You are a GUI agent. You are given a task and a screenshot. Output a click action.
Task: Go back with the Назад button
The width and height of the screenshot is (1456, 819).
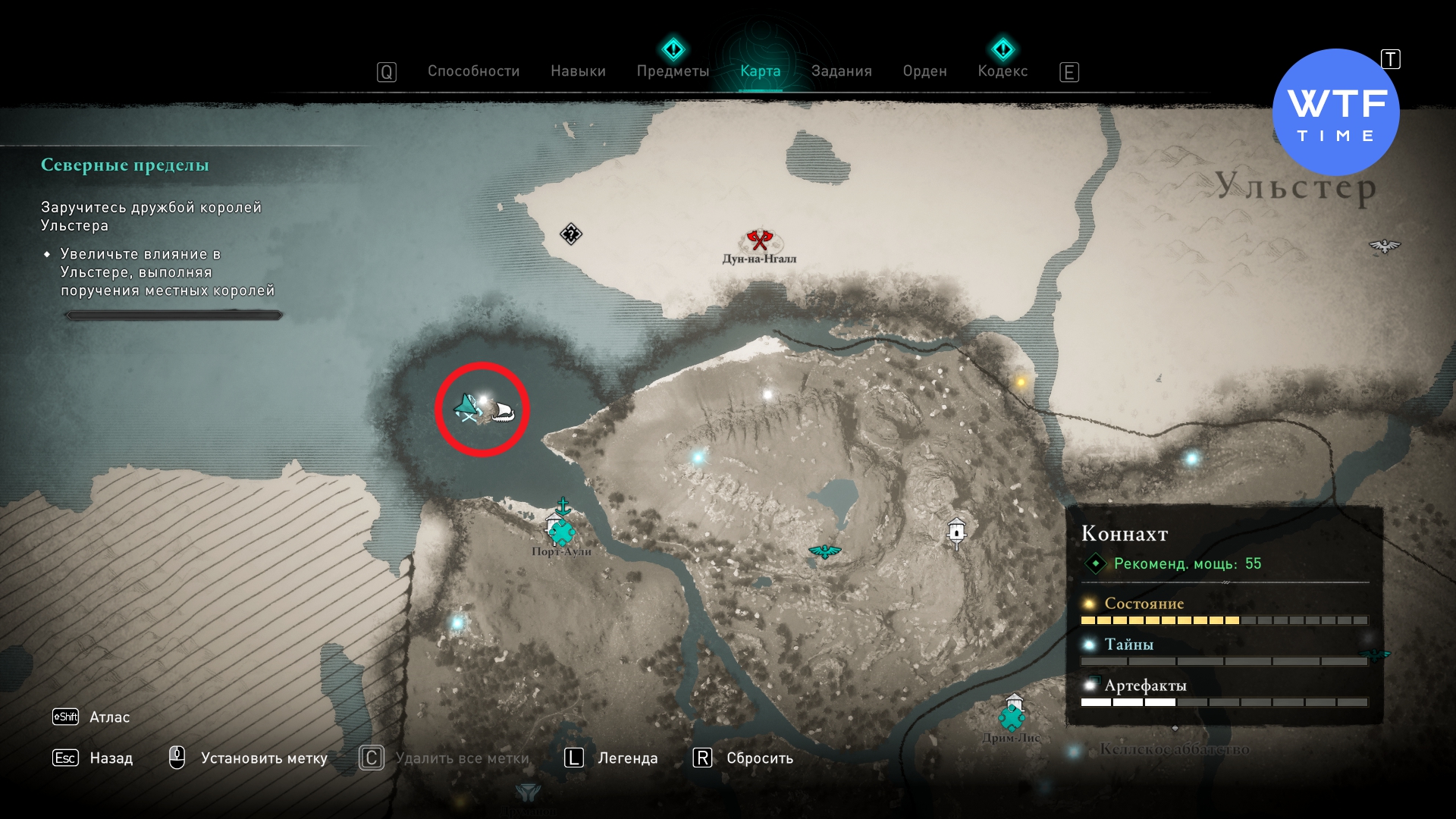click(x=111, y=758)
